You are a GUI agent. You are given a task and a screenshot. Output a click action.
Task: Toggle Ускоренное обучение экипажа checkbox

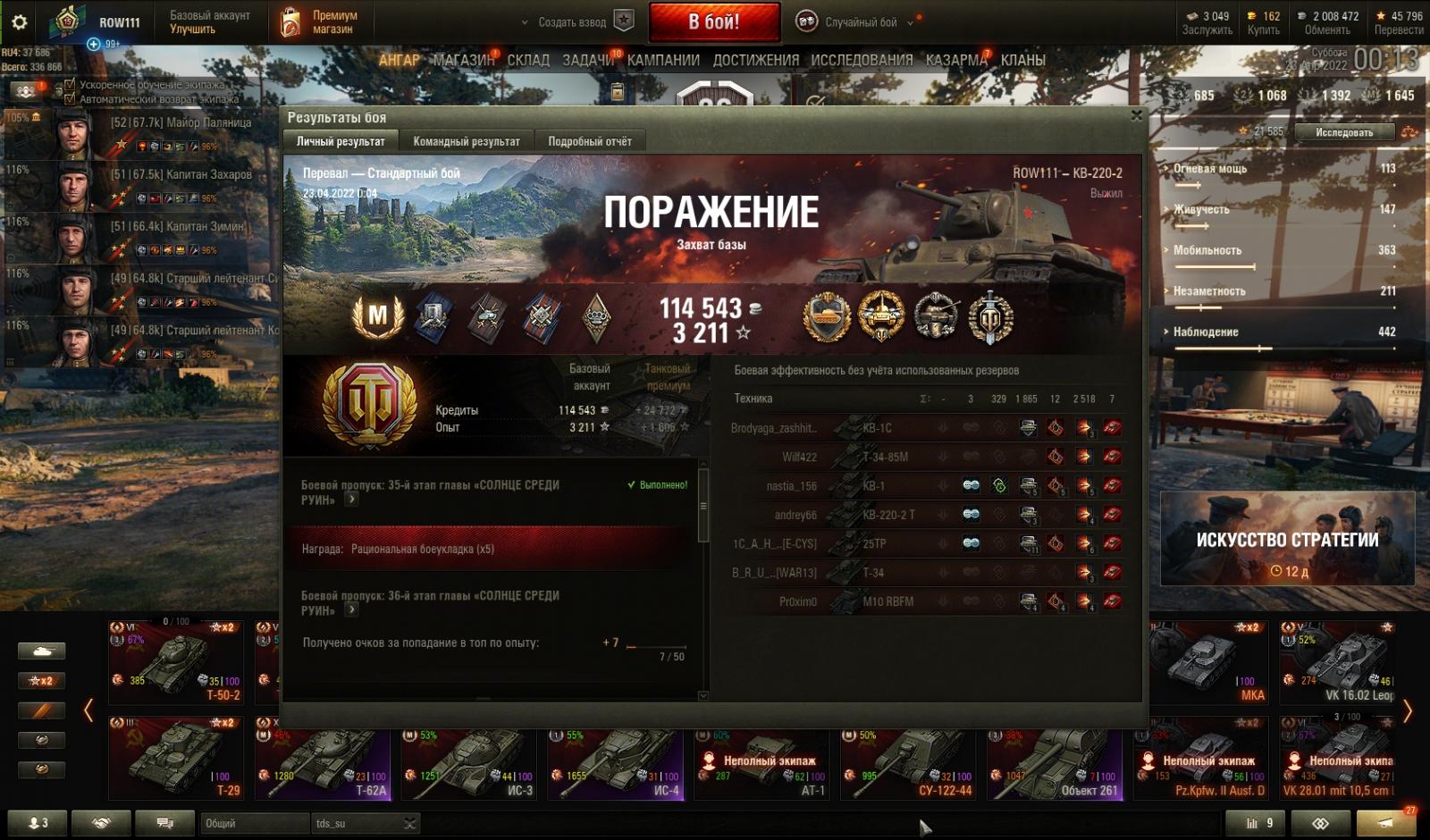coord(70,85)
